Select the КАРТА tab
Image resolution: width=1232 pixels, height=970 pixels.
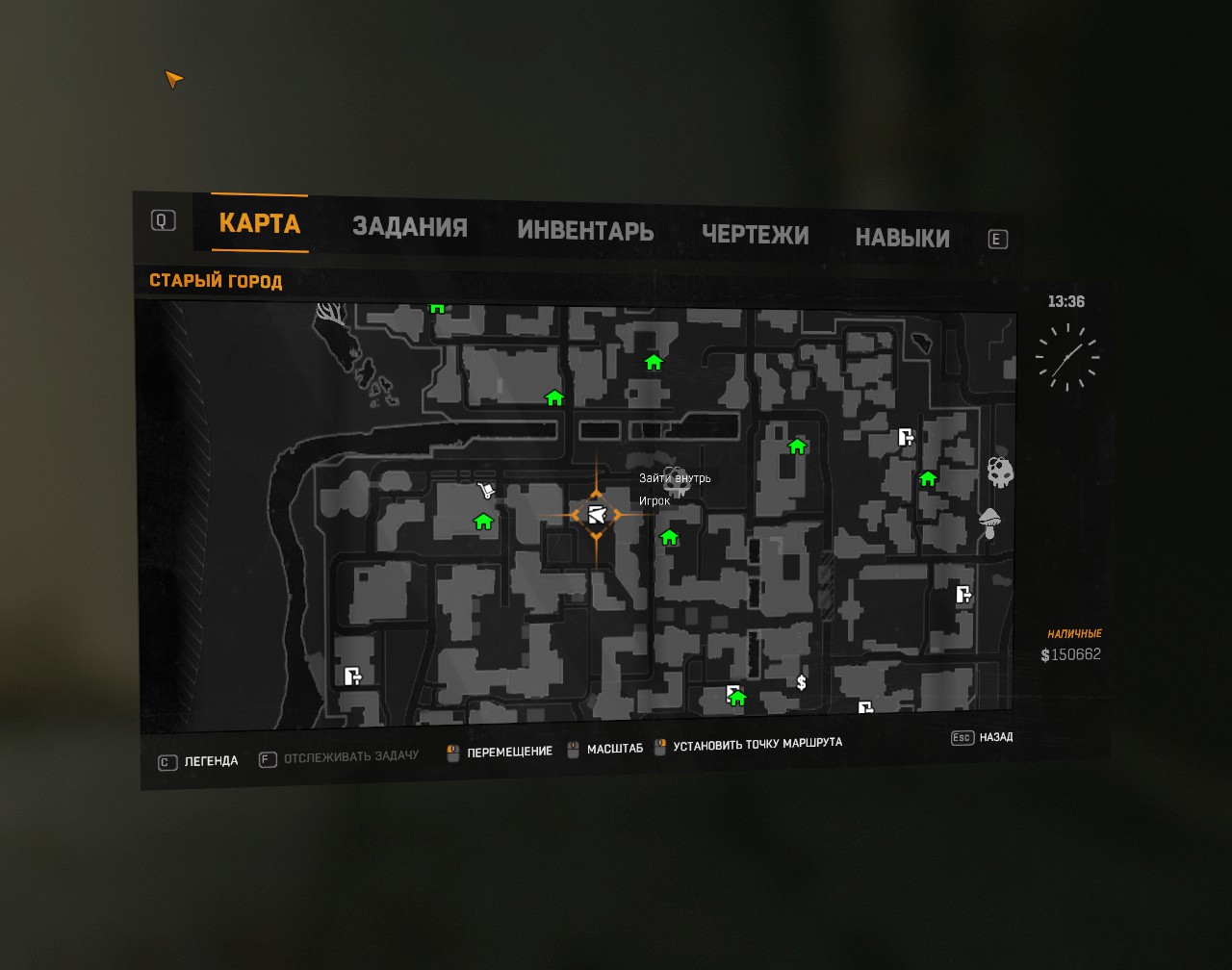(260, 223)
